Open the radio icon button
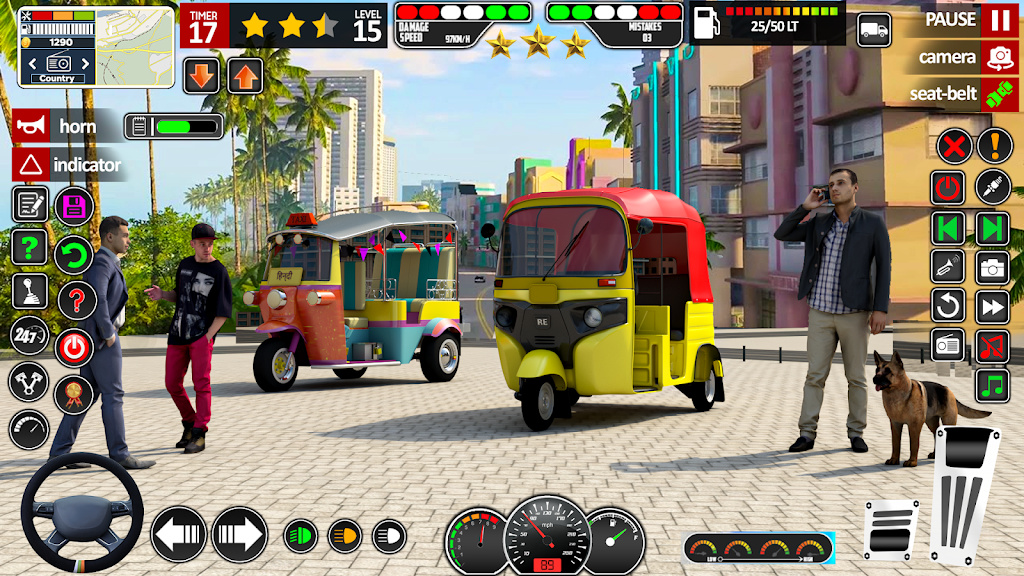The image size is (1024, 576). tap(948, 344)
